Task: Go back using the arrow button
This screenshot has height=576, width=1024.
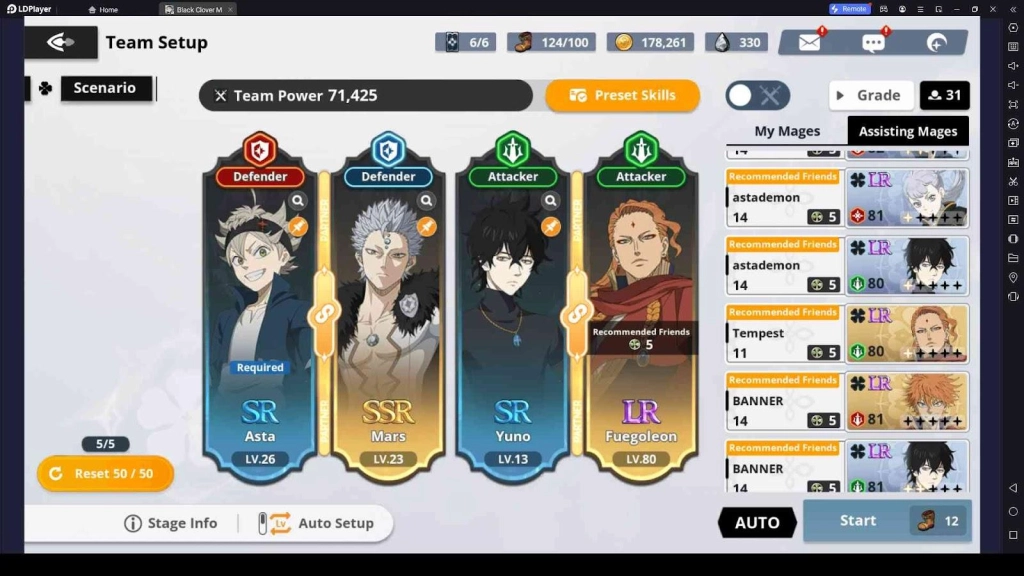Action: click(61, 42)
